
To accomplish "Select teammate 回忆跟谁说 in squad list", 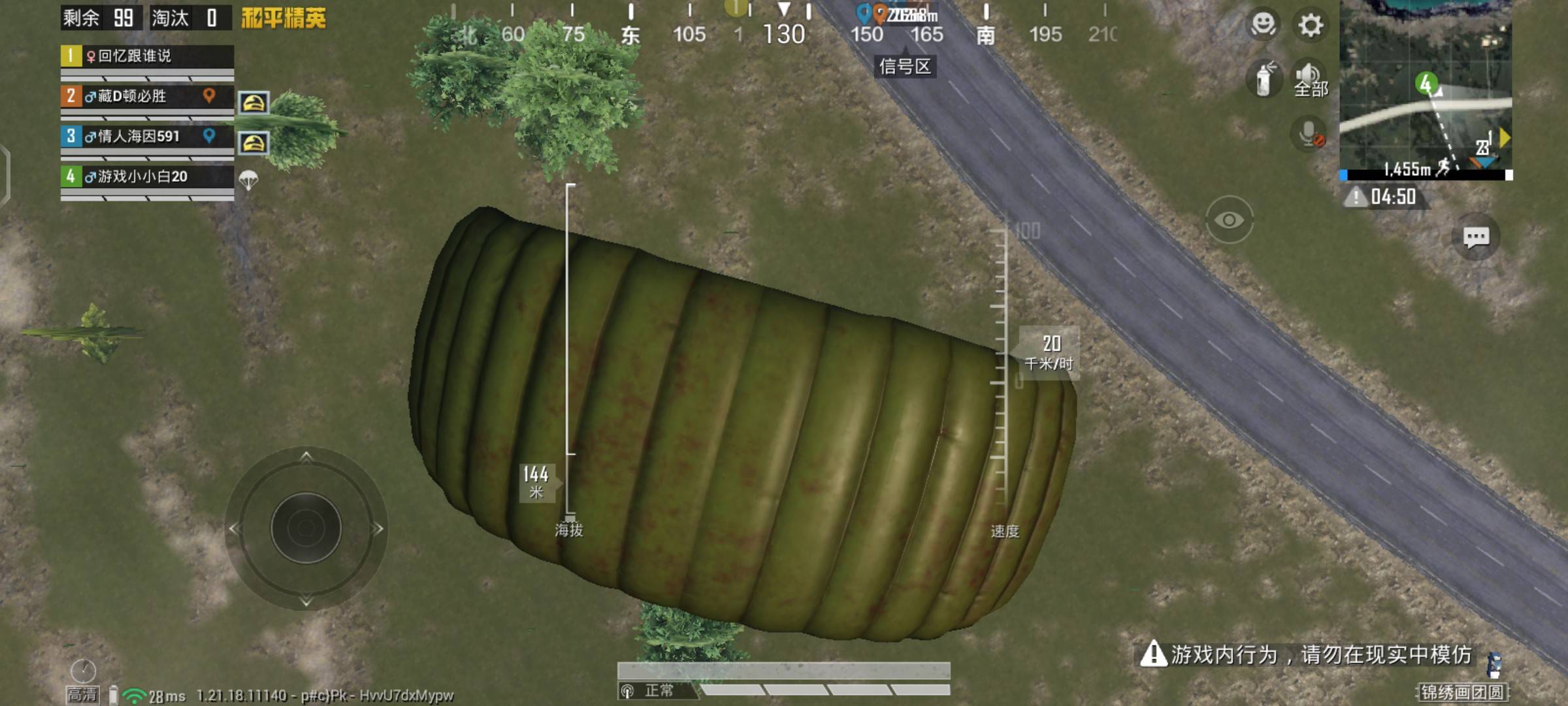I will pos(147,56).
